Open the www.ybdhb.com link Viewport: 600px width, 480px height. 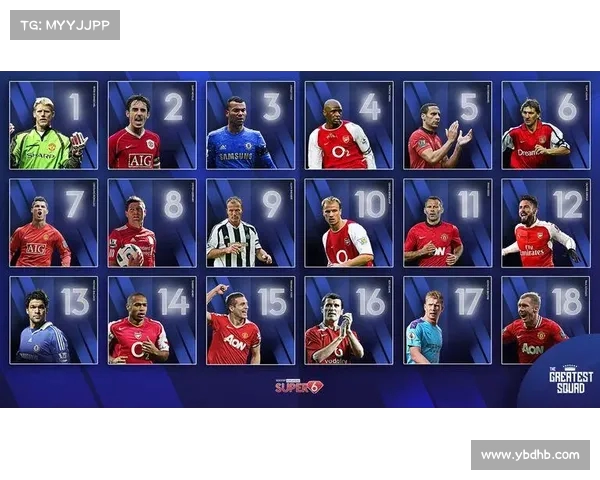pos(530,455)
